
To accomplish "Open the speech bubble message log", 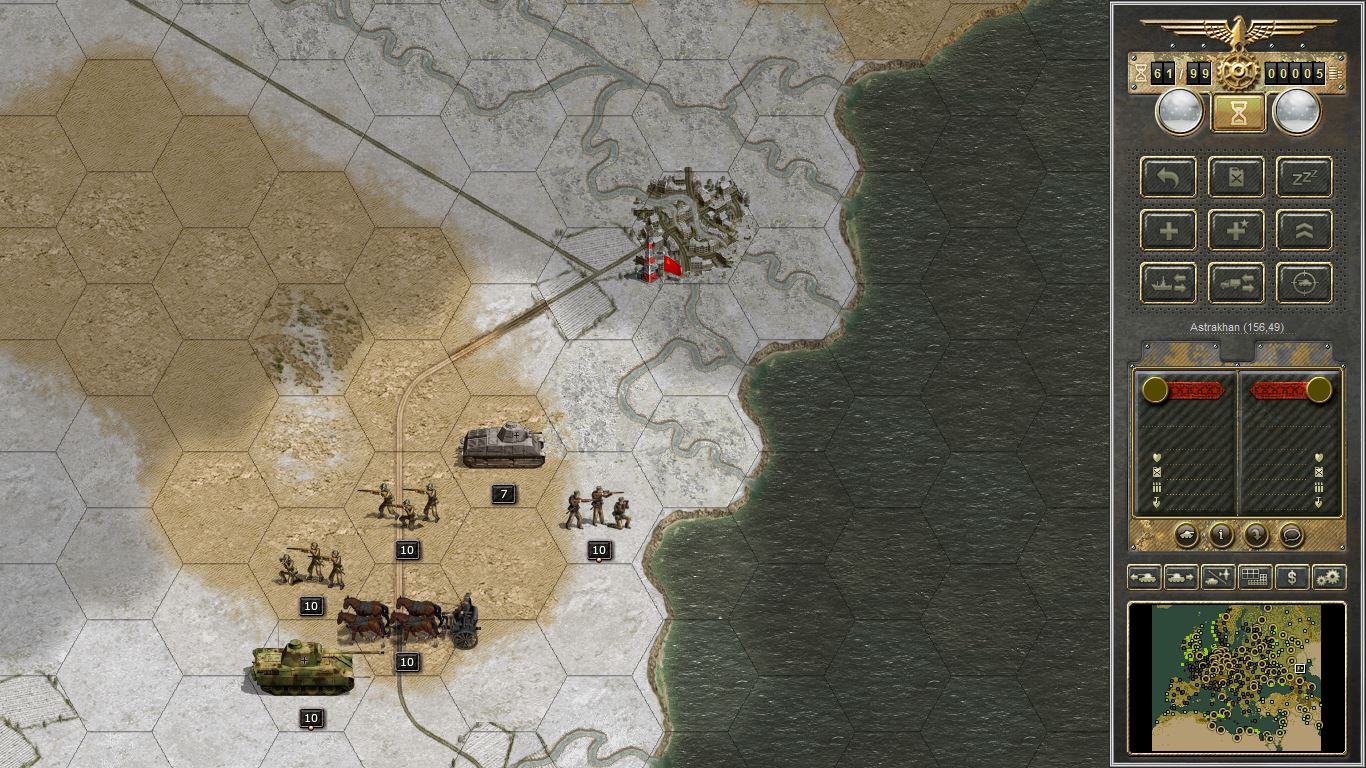I will (1291, 535).
